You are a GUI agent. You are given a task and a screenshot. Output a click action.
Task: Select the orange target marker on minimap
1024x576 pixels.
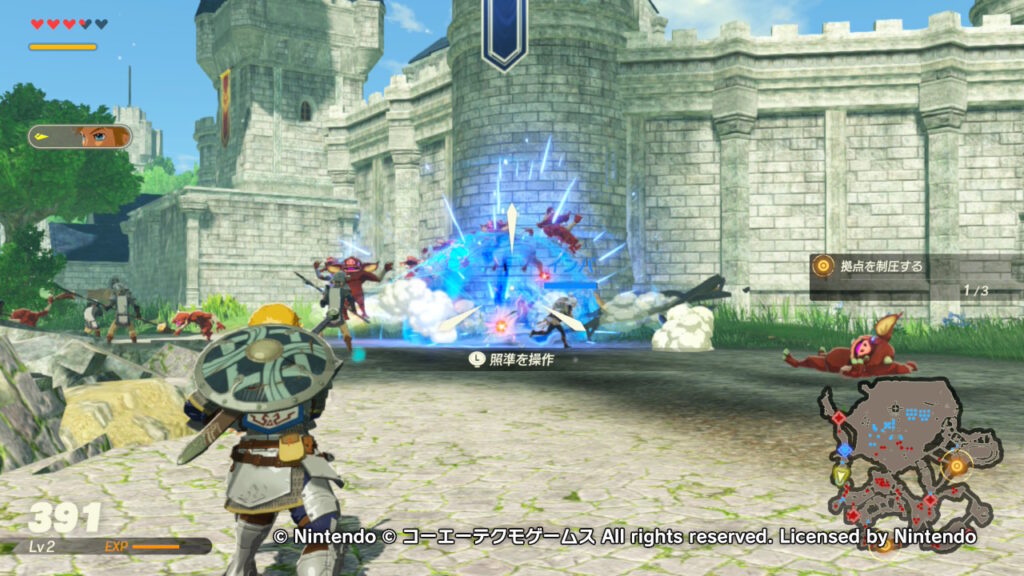point(957,465)
